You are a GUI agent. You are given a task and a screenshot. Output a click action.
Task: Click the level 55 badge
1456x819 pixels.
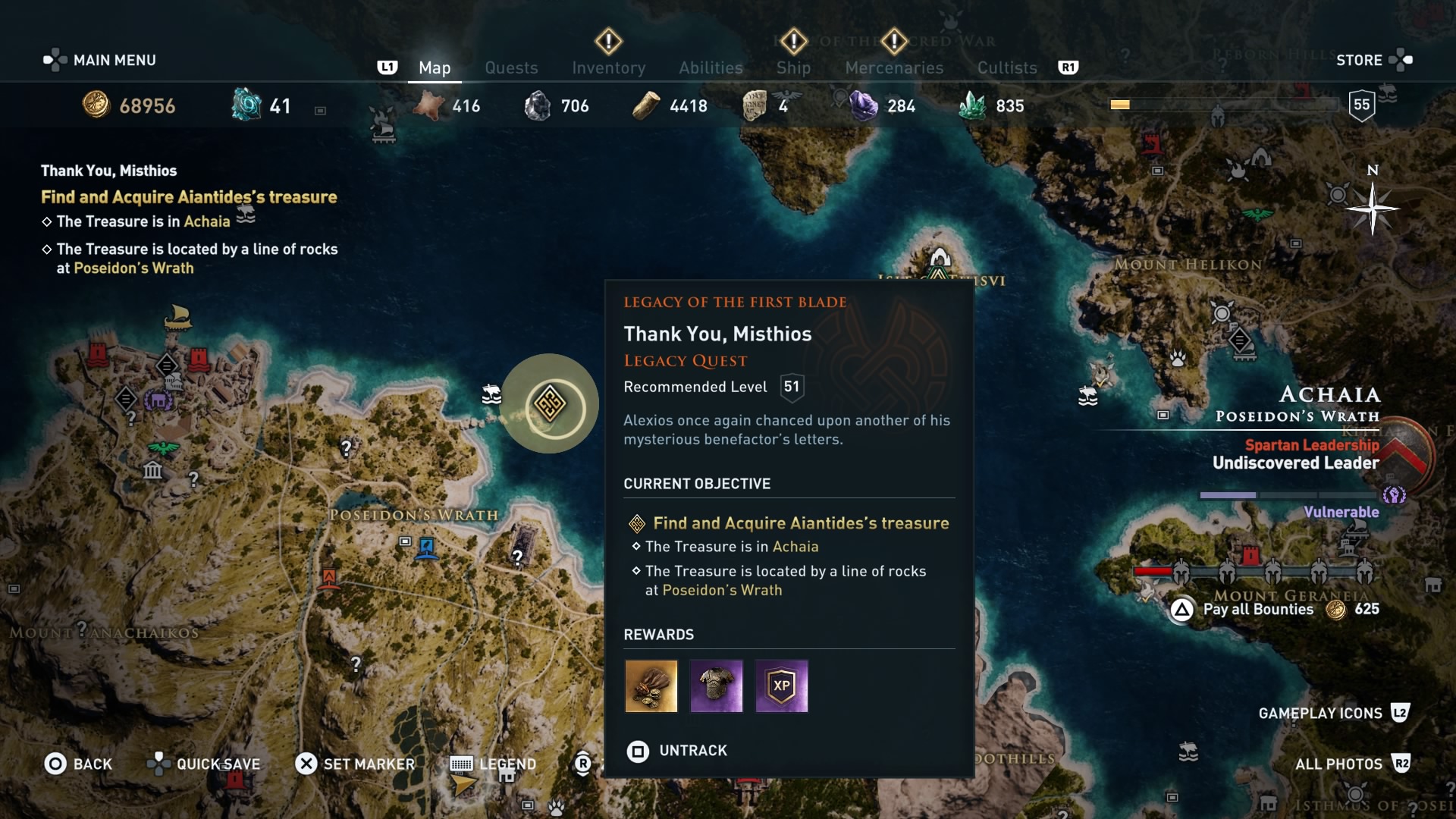point(1362,105)
